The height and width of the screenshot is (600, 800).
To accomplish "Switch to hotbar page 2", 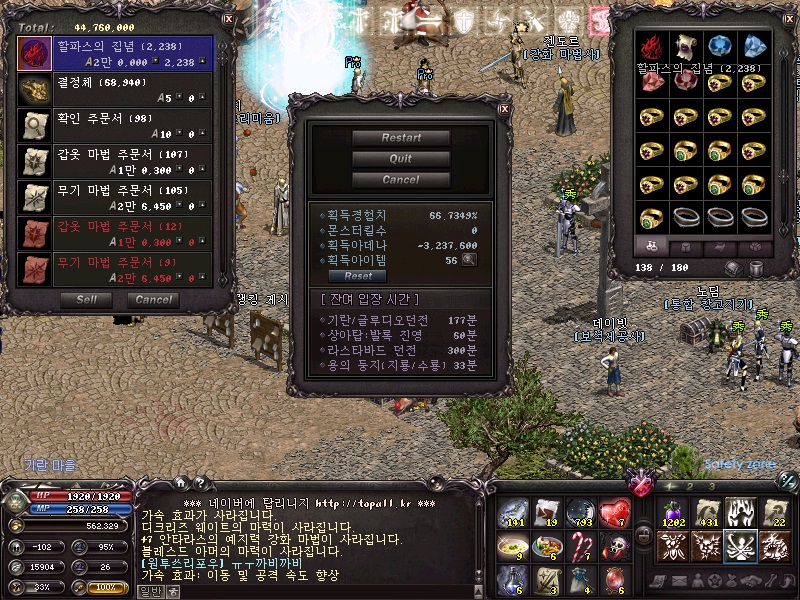I will pos(688,484).
